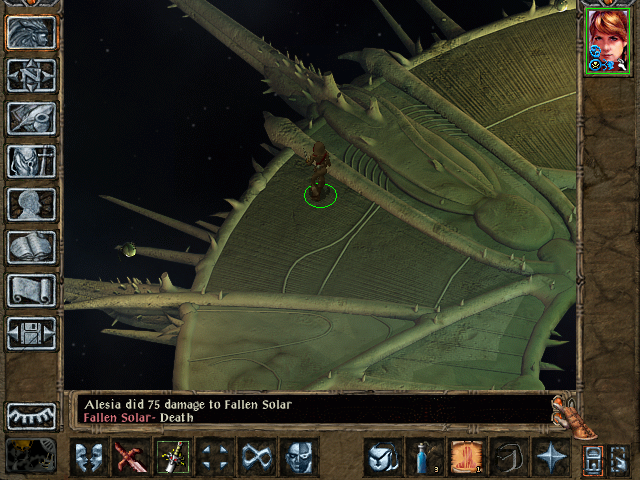
Task: Open the mage spellbook
Action: [31, 247]
